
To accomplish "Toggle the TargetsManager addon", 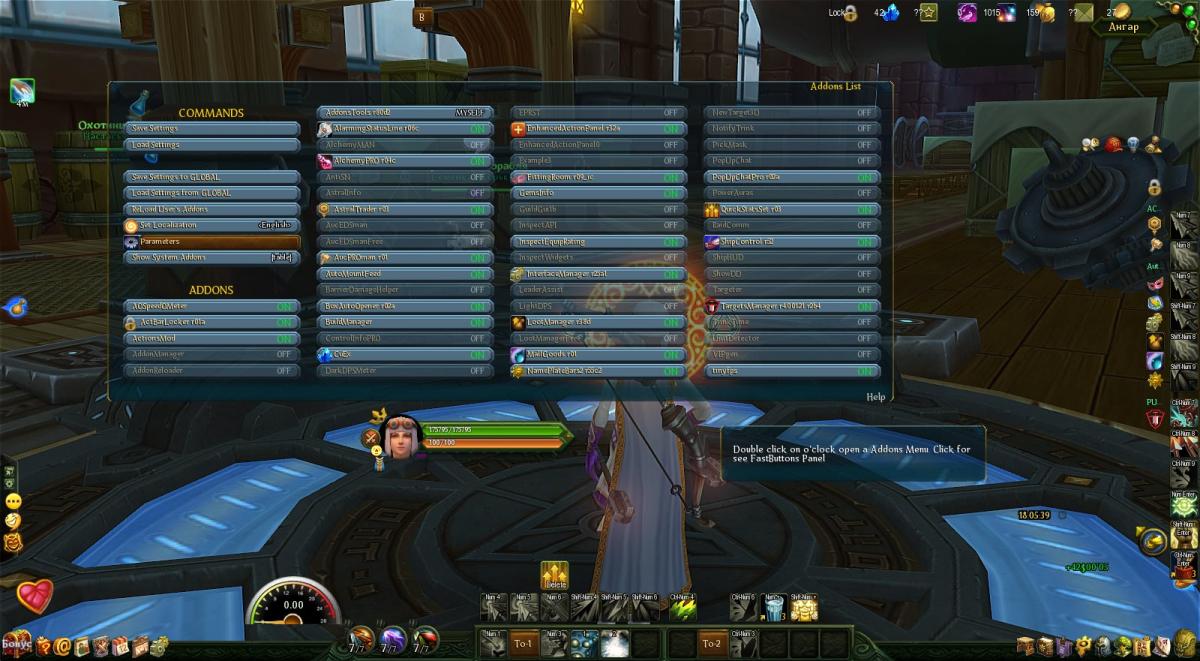I will (x=863, y=307).
